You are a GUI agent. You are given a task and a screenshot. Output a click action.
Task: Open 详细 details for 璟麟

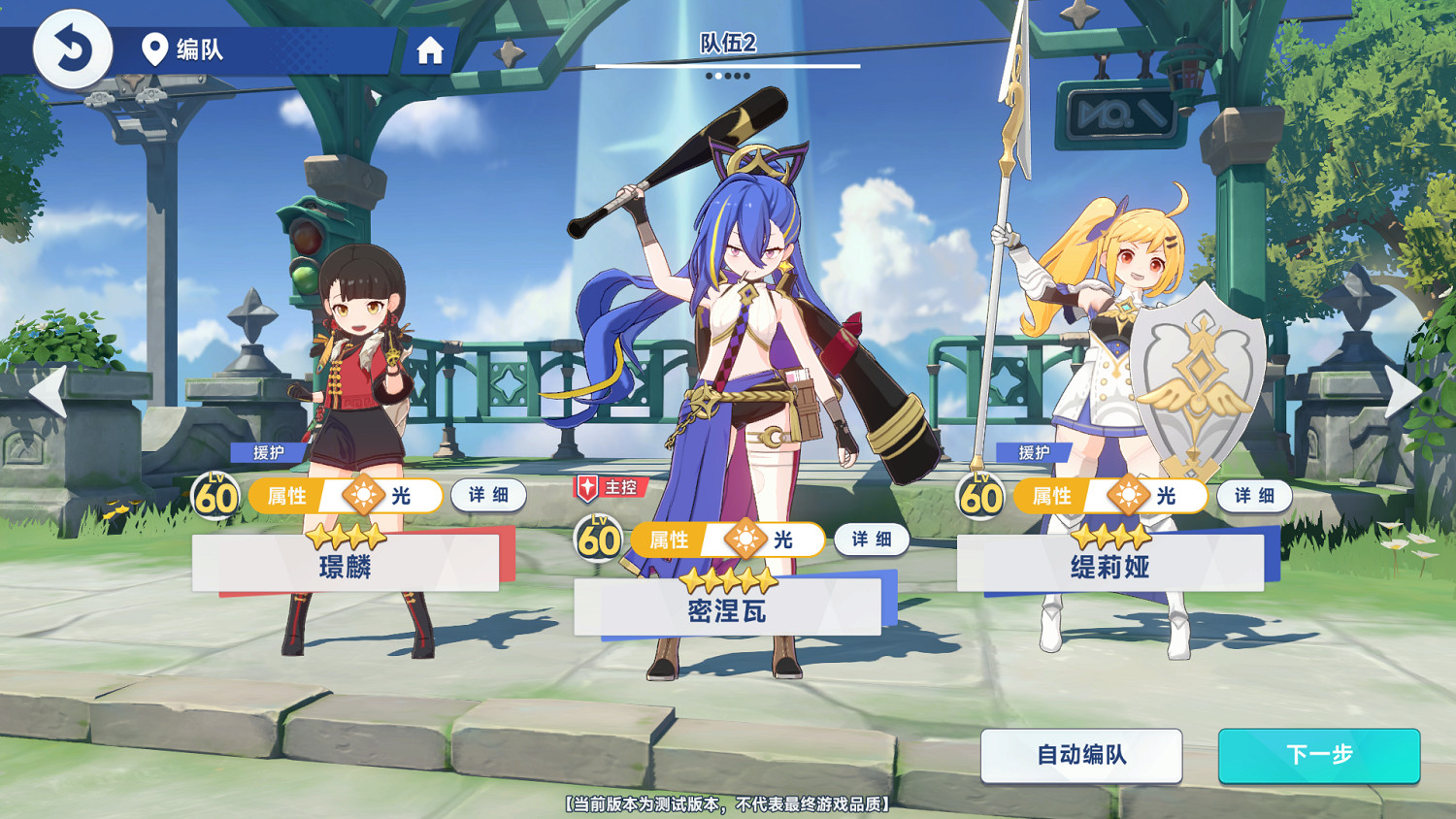pos(488,495)
